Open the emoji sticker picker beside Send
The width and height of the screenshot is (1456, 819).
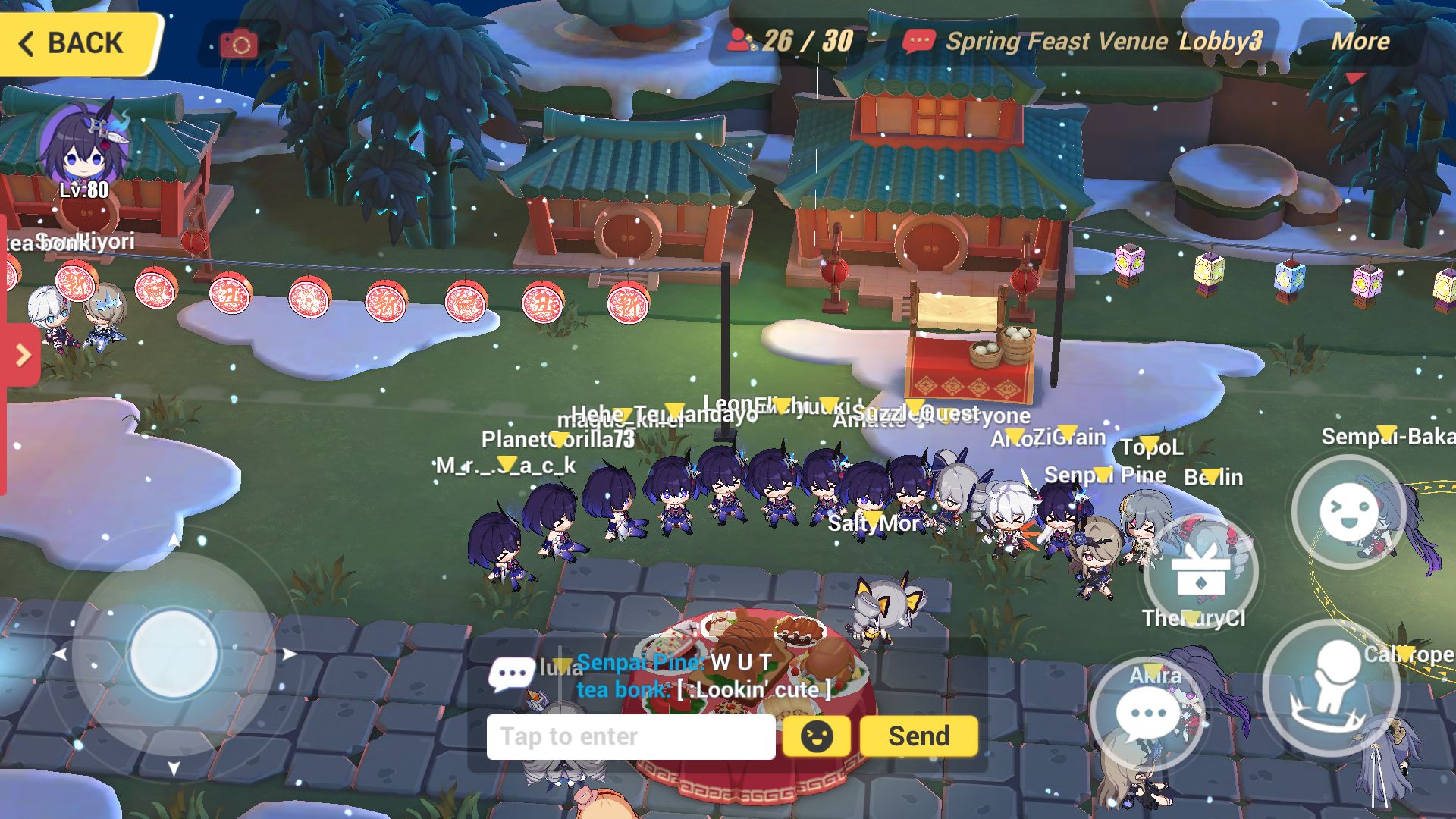(x=815, y=735)
